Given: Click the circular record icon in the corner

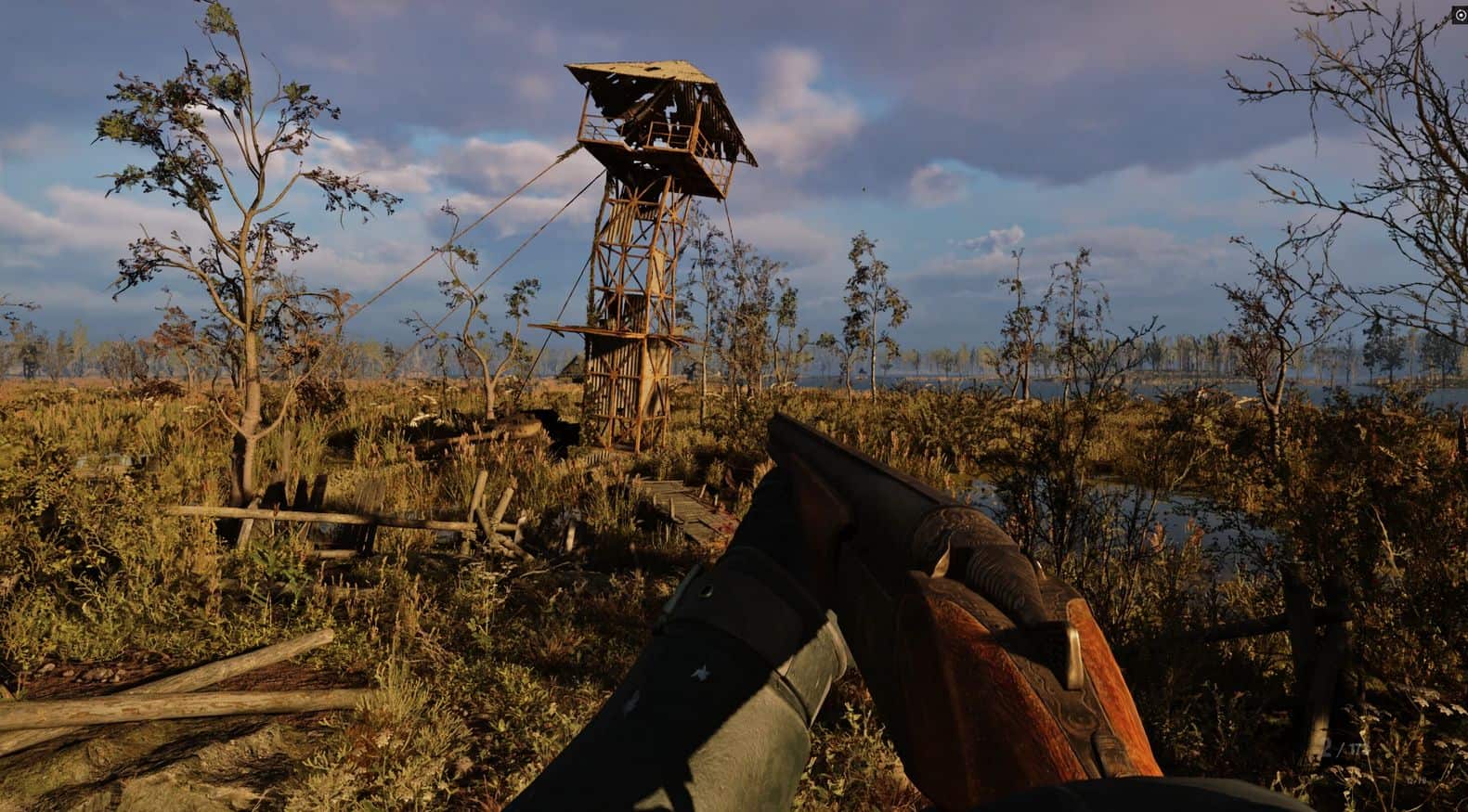Looking at the screenshot, I should 1460,17.
